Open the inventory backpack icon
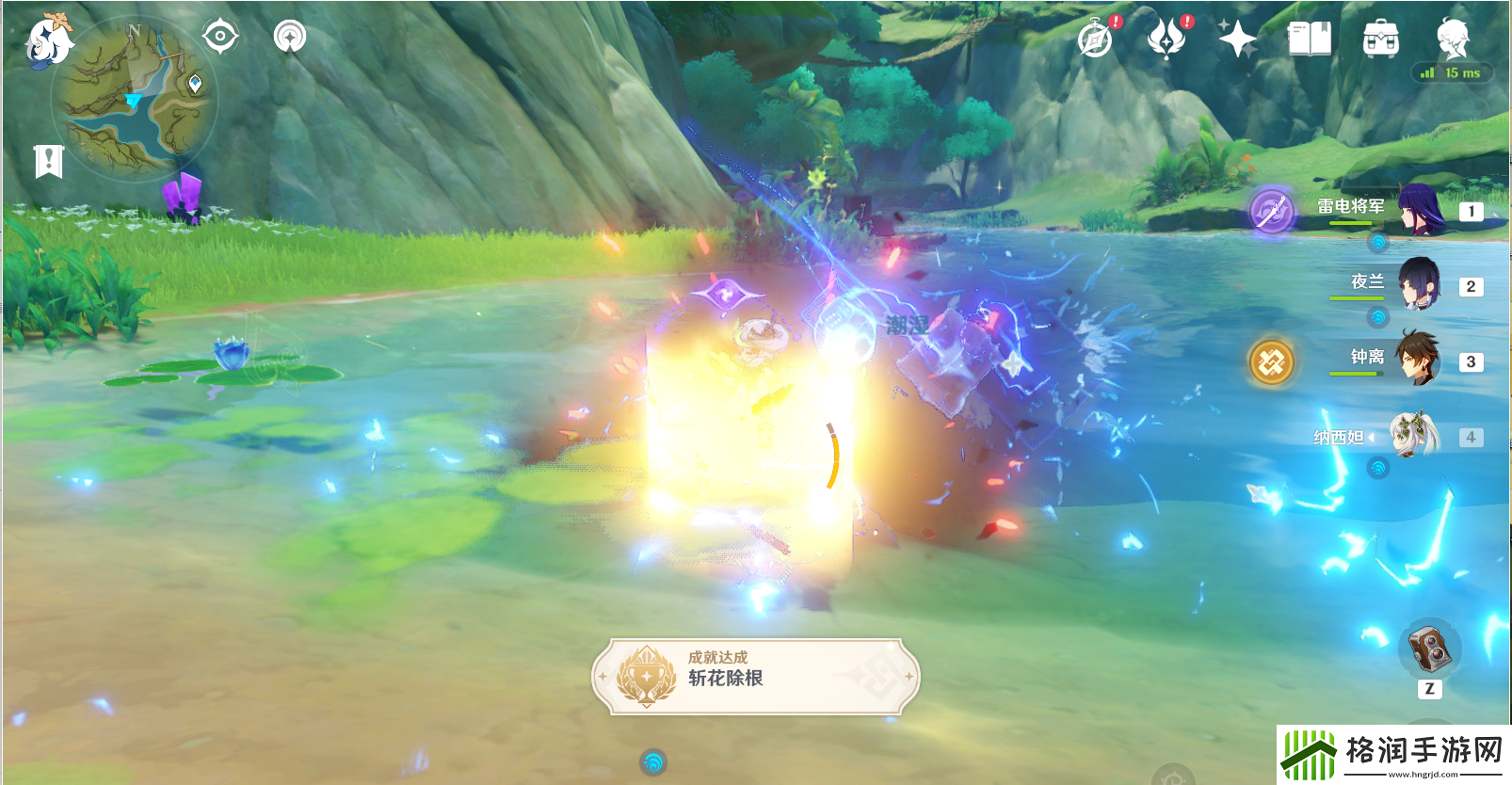The image size is (1512, 785). [1380, 40]
